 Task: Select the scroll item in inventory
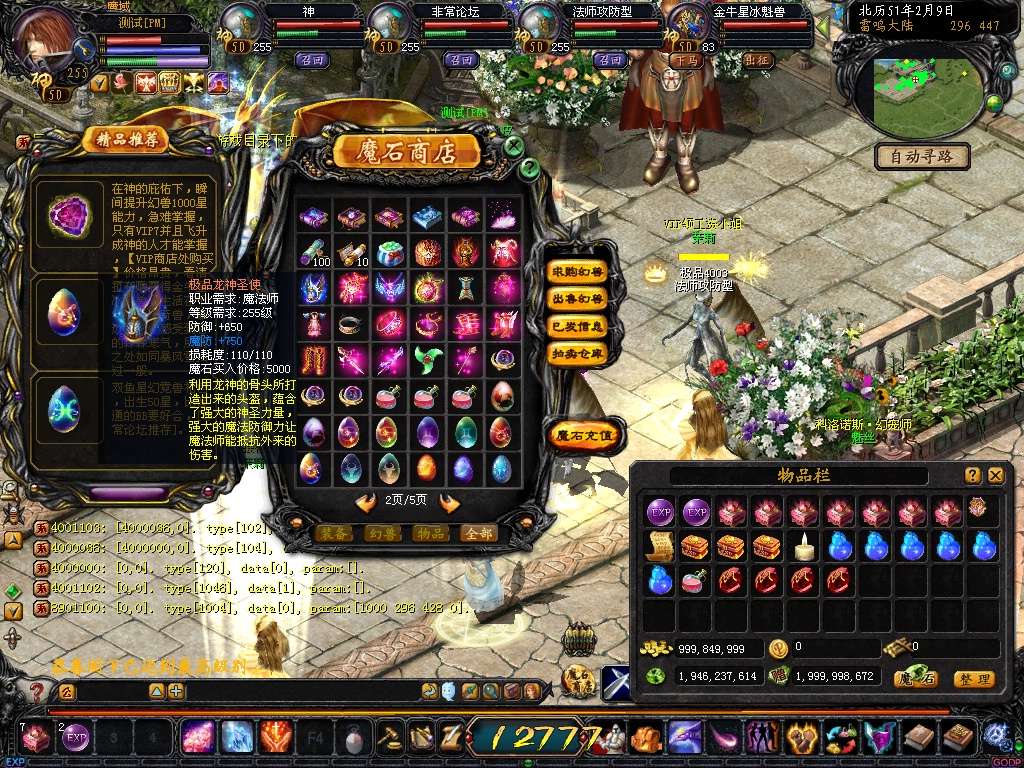coord(659,546)
